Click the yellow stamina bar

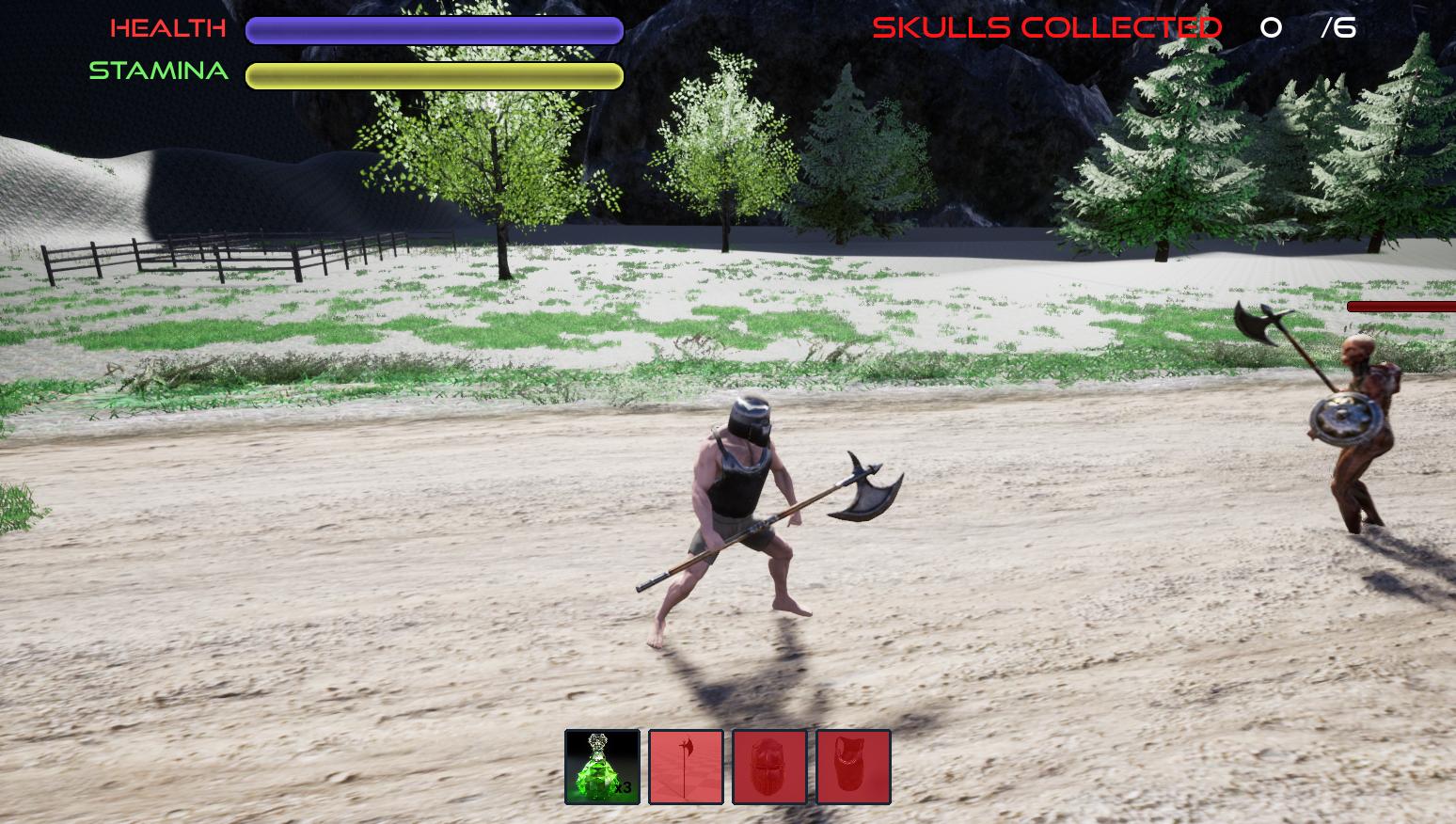tap(435, 74)
